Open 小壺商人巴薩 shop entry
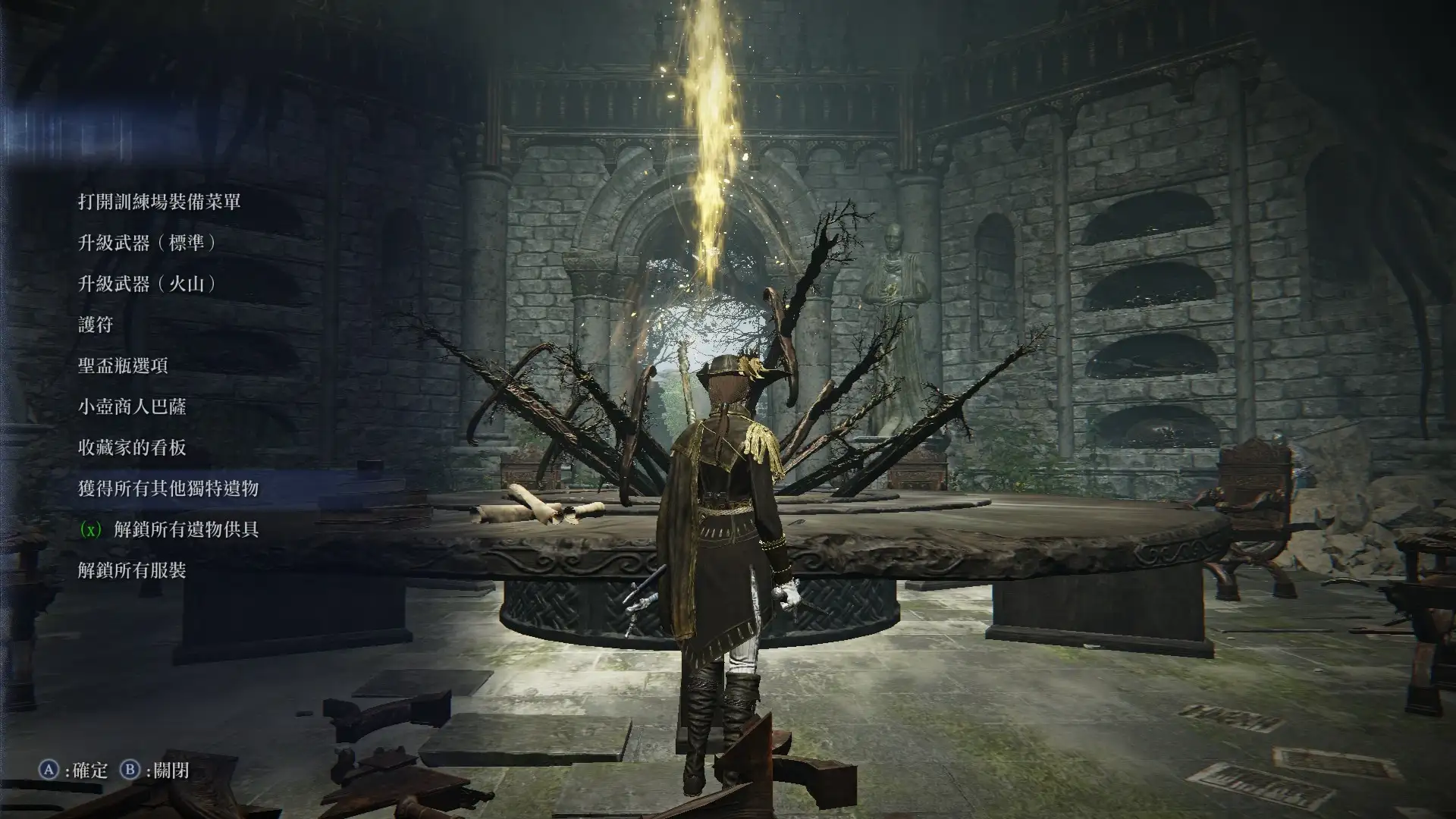Screen dimensions: 1456x819 click(132, 406)
